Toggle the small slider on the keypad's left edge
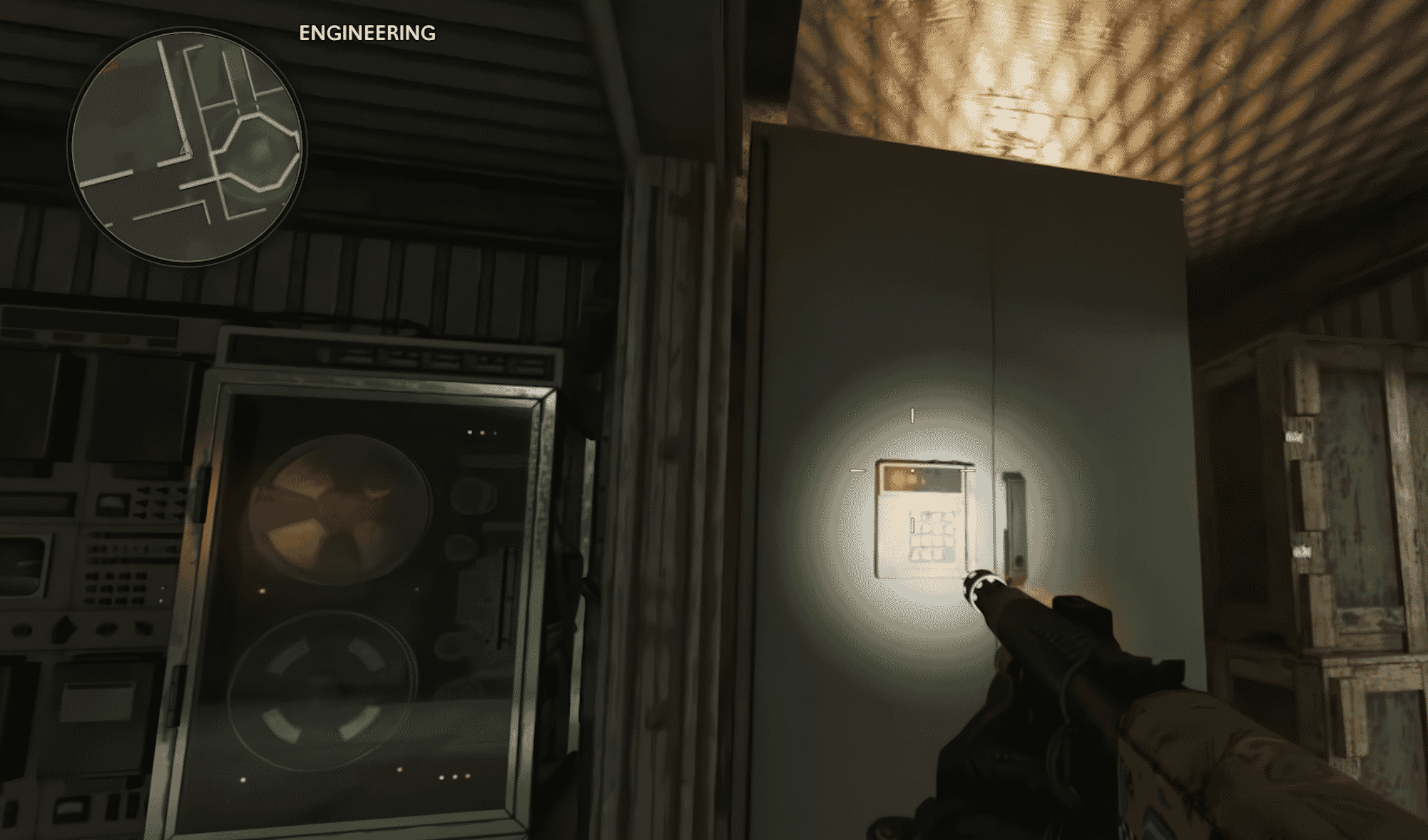The height and width of the screenshot is (840, 1428). [913, 526]
